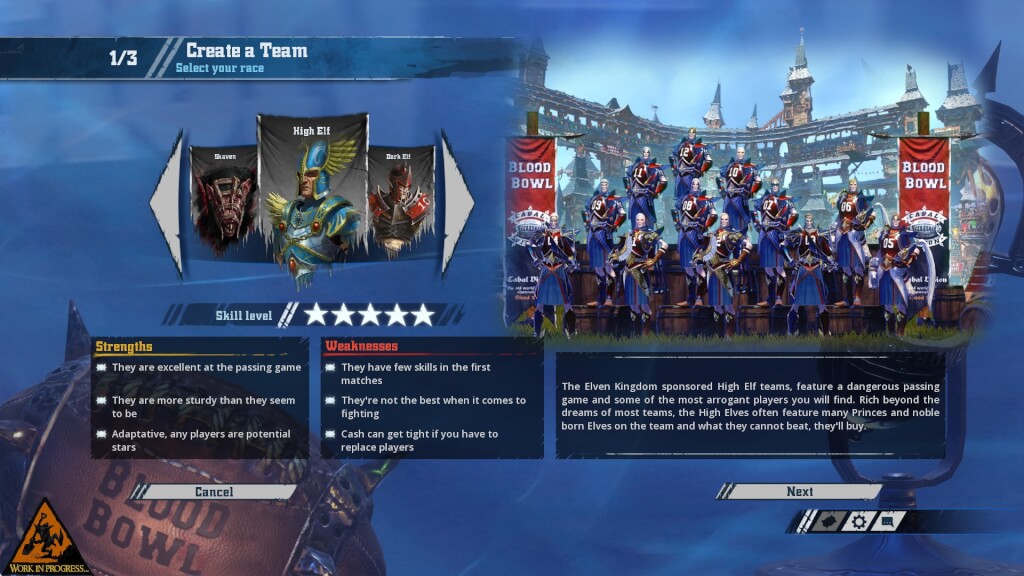Show the next race with right arrow
The height and width of the screenshot is (576, 1024).
457,203
